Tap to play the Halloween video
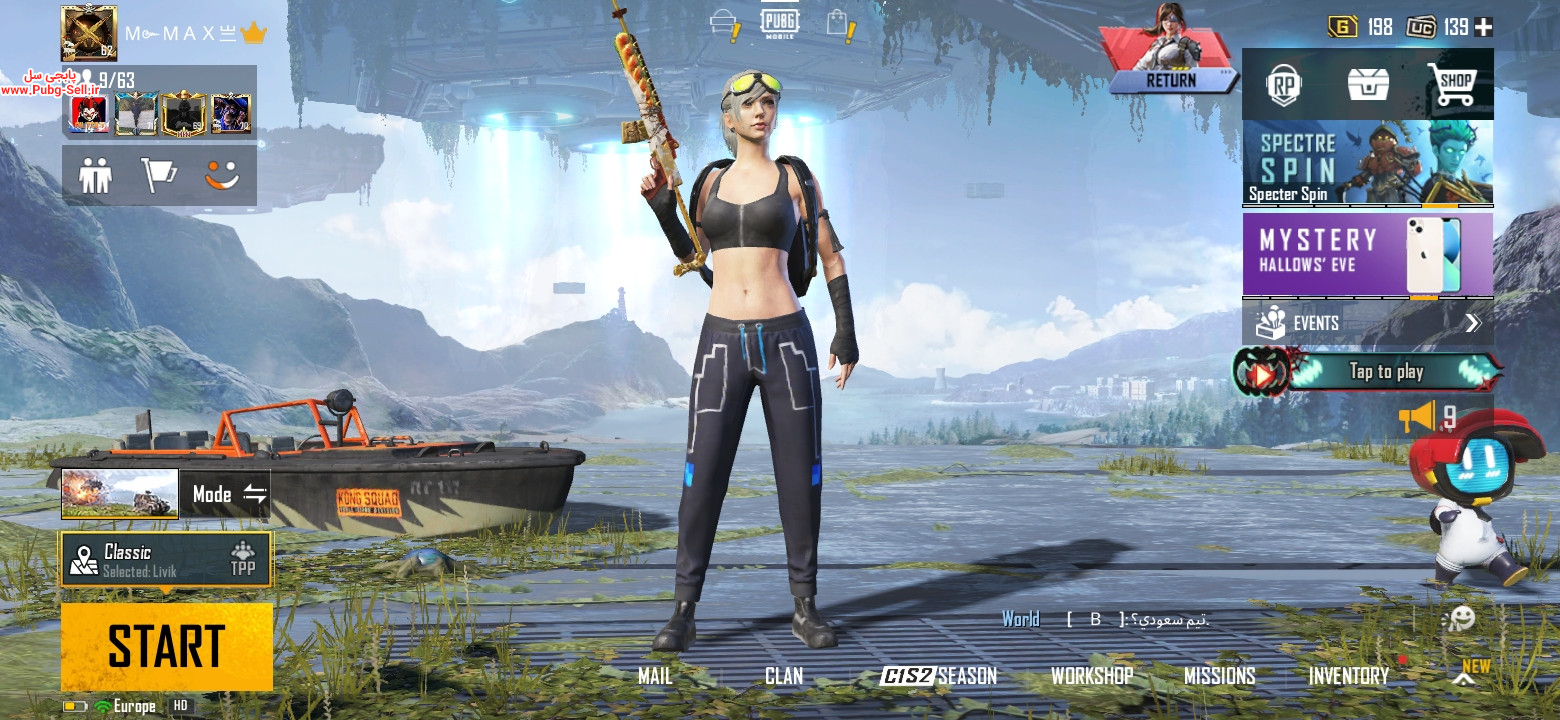 [x=1367, y=372]
